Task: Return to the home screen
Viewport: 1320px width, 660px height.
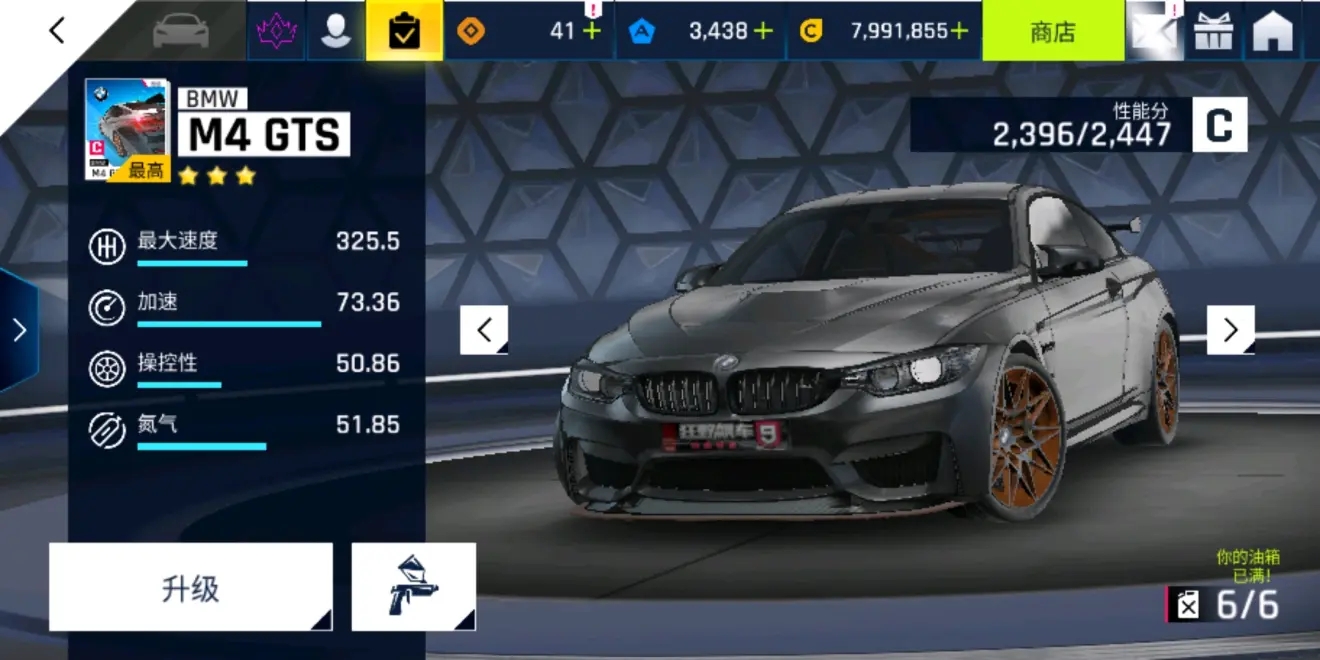Action: point(1273,31)
